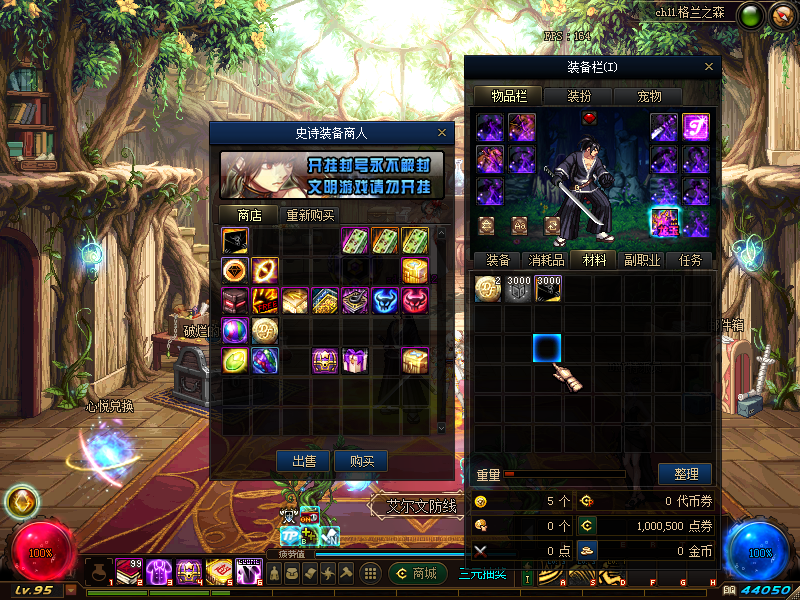Image resolution: width=800 pixels, height=600 pixels.
Task: Open the 宠物 pet tab
Action: click(x=649, y=96)
